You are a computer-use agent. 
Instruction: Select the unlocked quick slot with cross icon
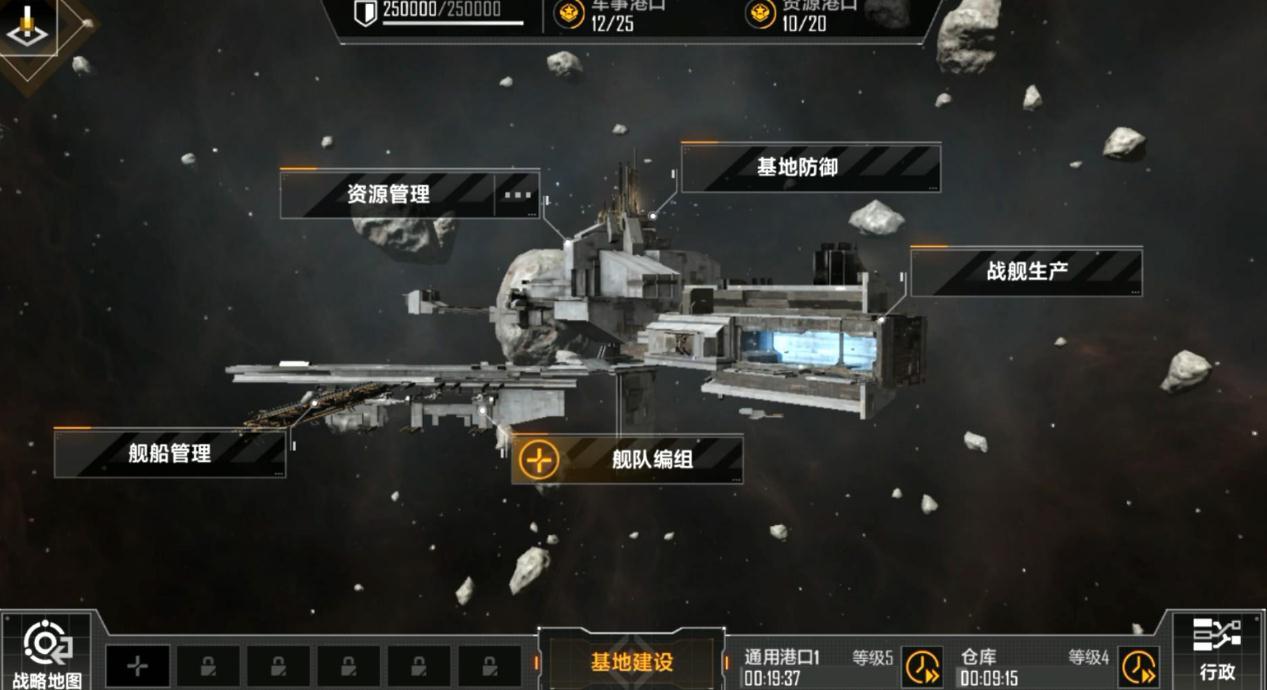pyautogui.click(x=138, y=666)
